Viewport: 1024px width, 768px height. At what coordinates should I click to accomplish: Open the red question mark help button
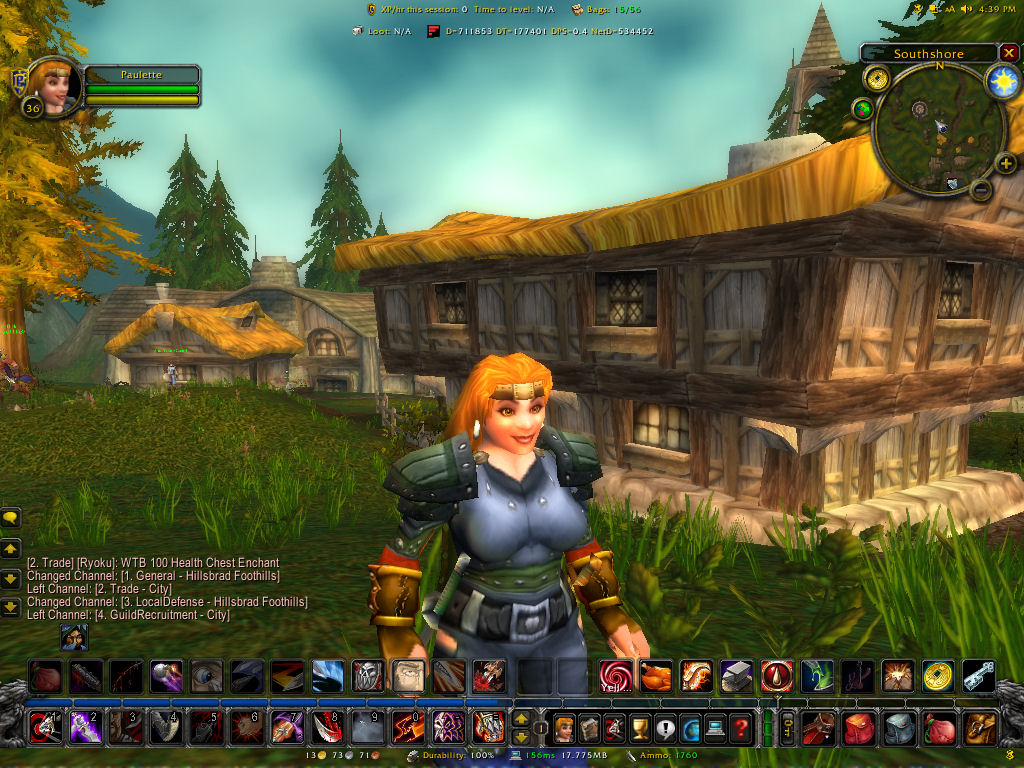pyautogui.click(x=740, y=727)
